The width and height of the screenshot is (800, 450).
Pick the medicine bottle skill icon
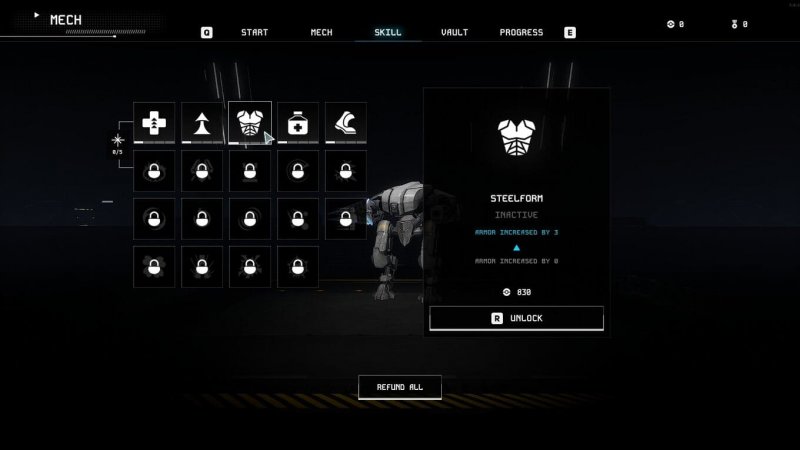(297, 123)
